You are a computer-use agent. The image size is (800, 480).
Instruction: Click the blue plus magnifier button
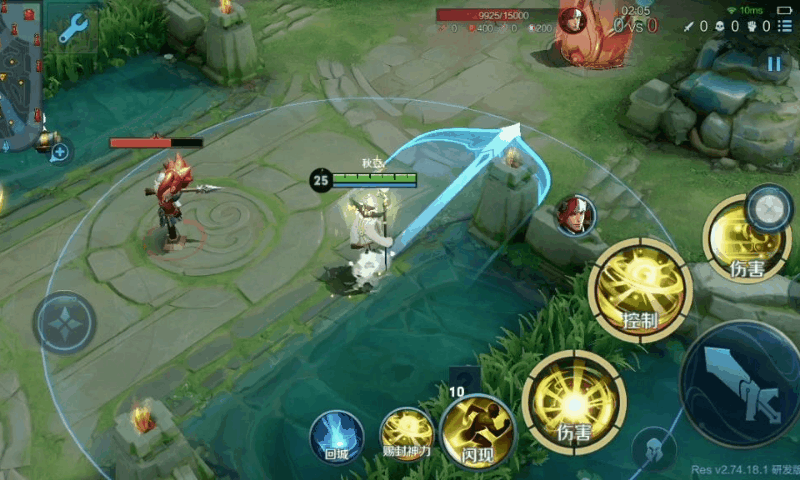tap(59, 152)
